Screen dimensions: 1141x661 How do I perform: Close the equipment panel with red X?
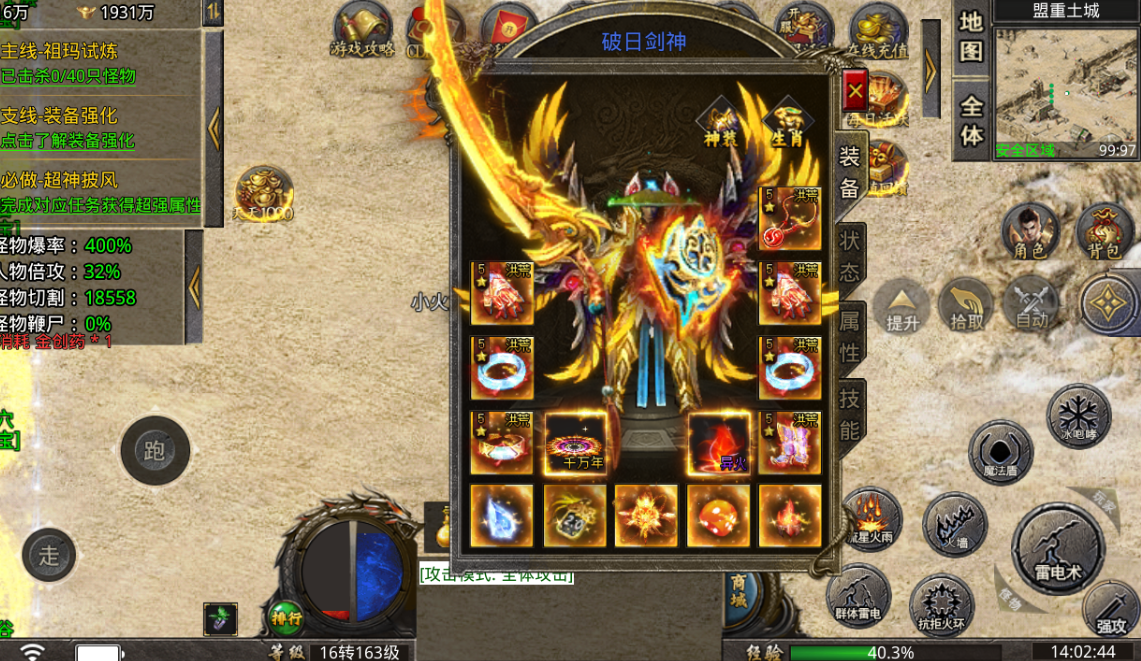(x=855, y=93)
